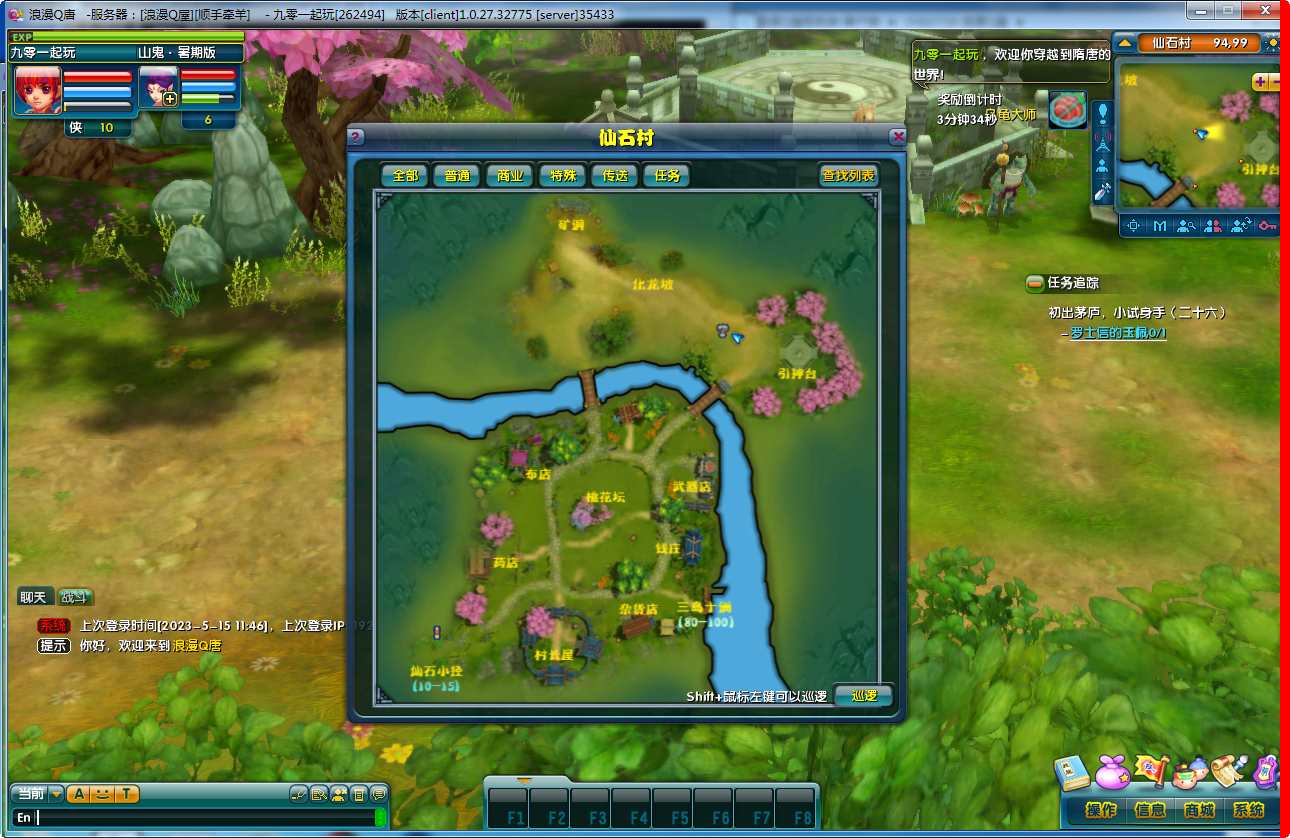Close the 仙石村 map window
Image resolution: width=1290 pixels, height=838 pixels.
(898, 137)
